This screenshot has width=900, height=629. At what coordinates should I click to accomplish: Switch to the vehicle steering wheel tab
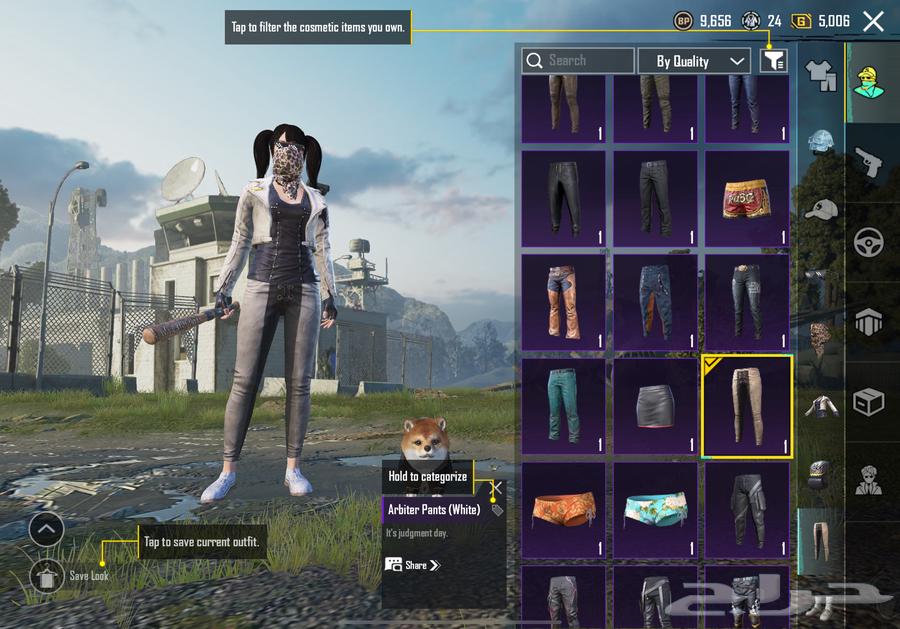coord(868,243)
